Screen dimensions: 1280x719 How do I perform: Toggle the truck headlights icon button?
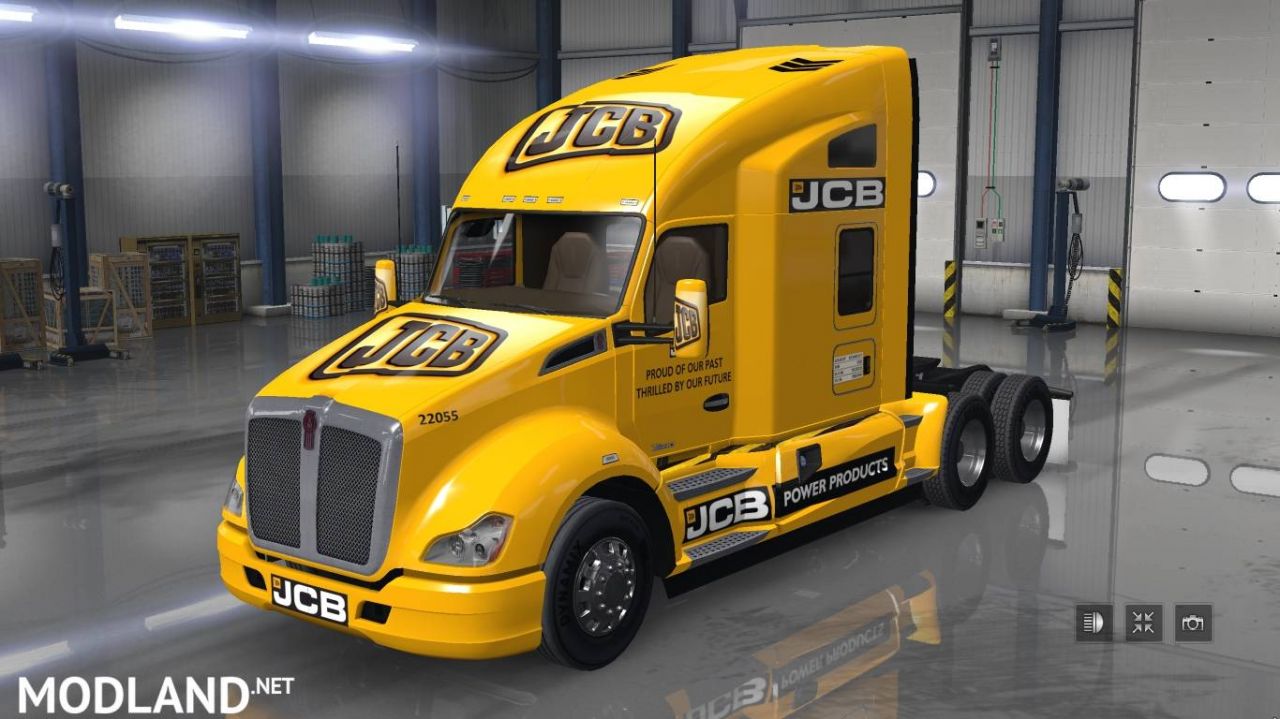tap(1094, 623)
